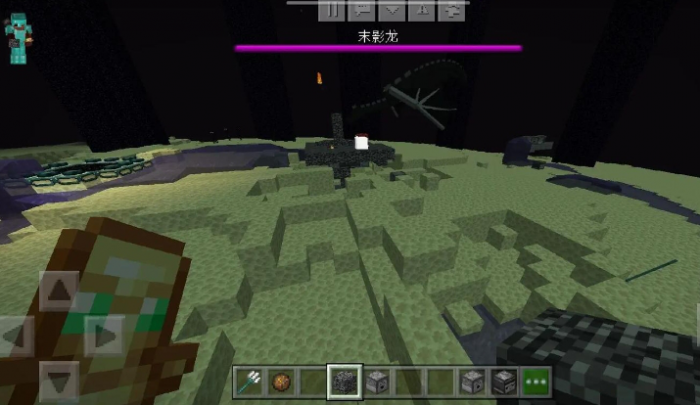
Task: Select the trident hotbar slot
Action: [249, 381]
